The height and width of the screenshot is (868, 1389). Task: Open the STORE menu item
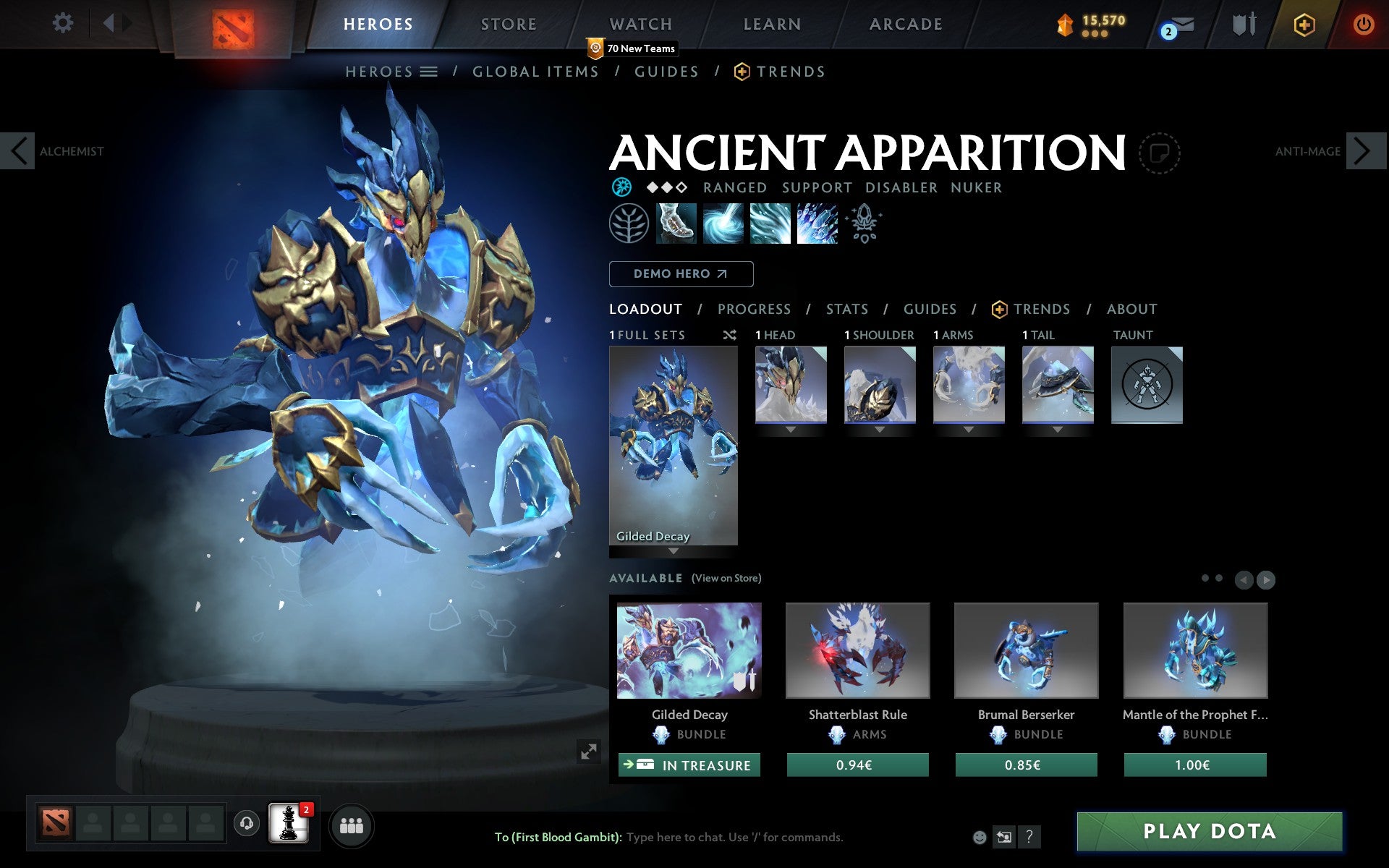(x=508, y=24)
